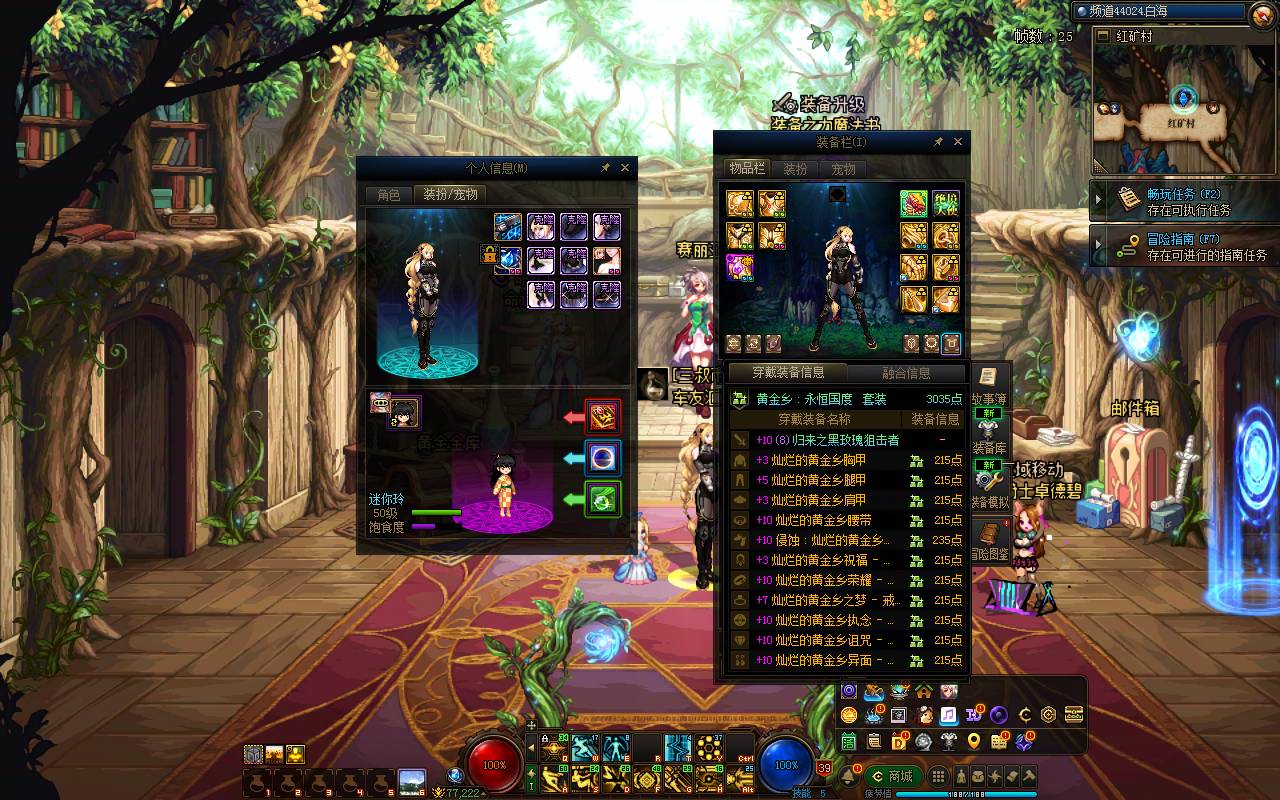
Task: Click the 绝境天使 title slot
Action: tap(945, 204)
